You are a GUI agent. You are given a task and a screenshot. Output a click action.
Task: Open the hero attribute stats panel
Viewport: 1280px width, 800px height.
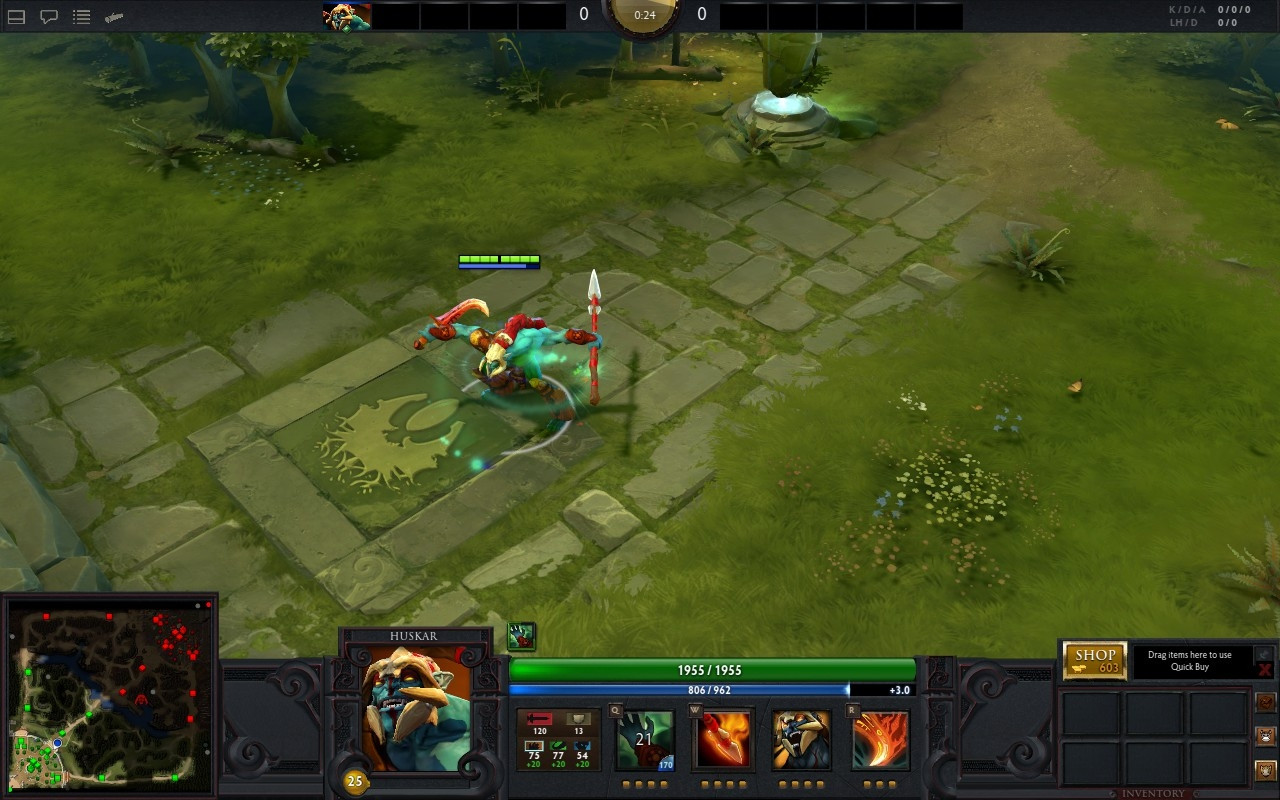click(558, 740)
